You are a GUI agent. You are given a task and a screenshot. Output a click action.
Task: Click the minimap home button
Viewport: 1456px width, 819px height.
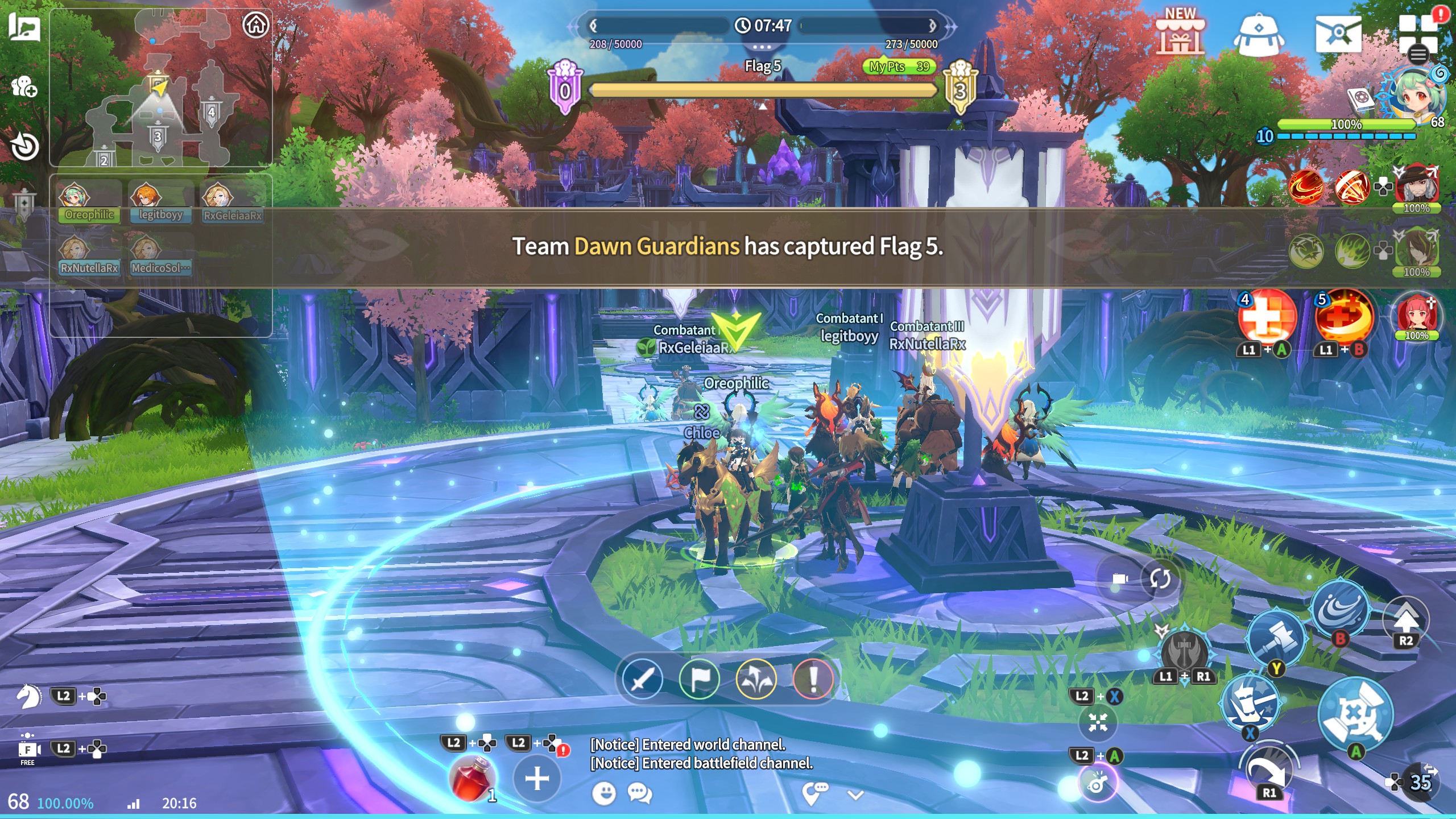point(255,25)
